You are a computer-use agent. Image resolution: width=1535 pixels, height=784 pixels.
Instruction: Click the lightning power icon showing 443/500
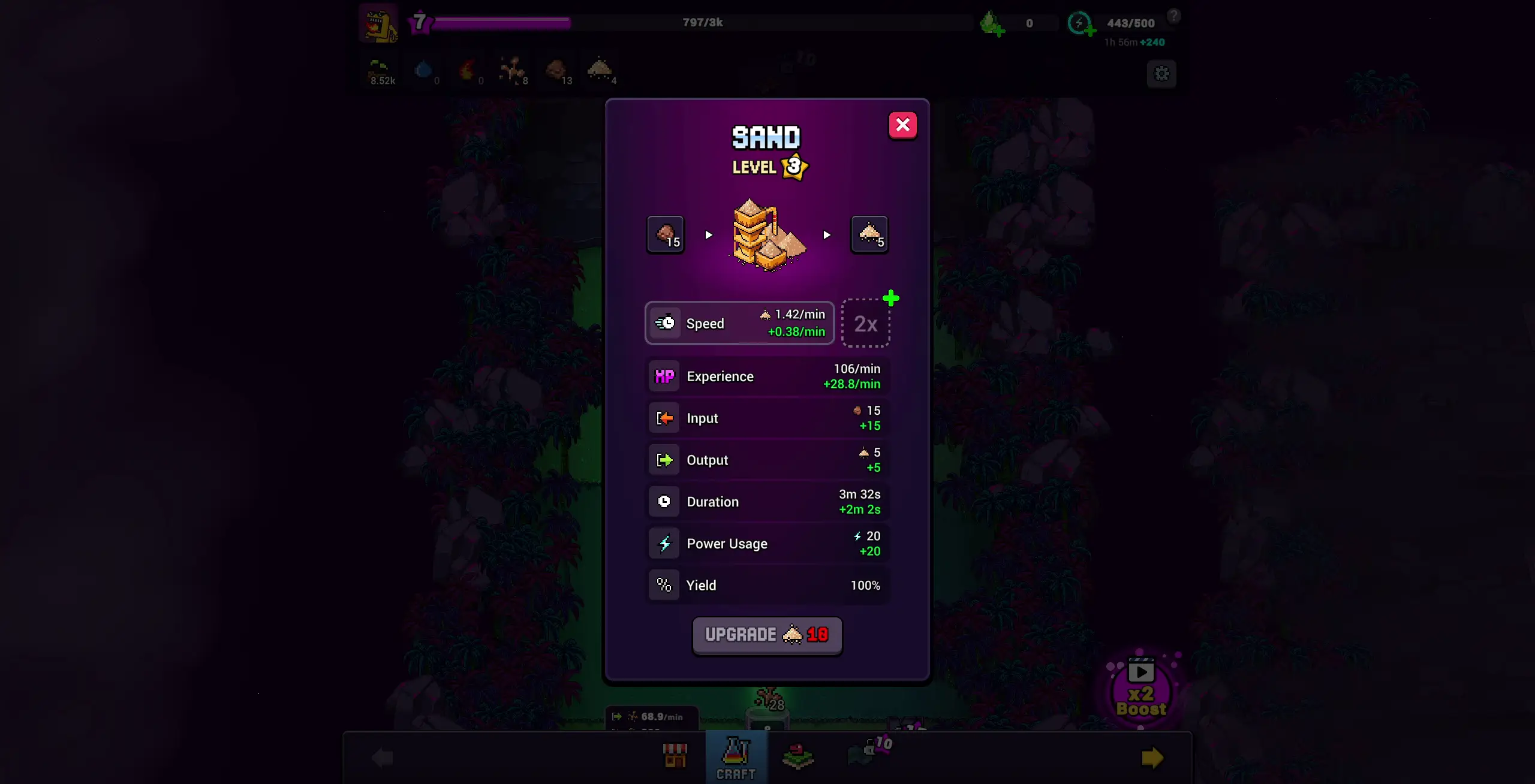pyautogui.click(x=1080, y=23)
